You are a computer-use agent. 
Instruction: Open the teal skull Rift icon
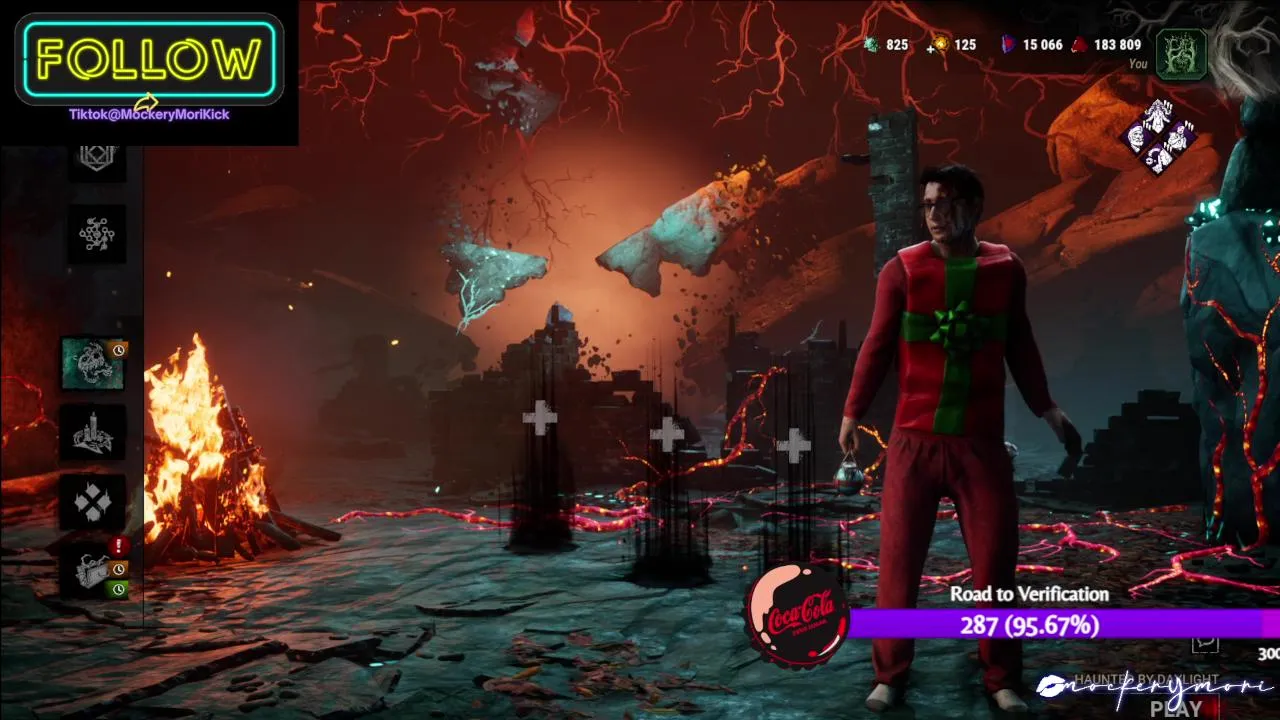tap(94, 363)
